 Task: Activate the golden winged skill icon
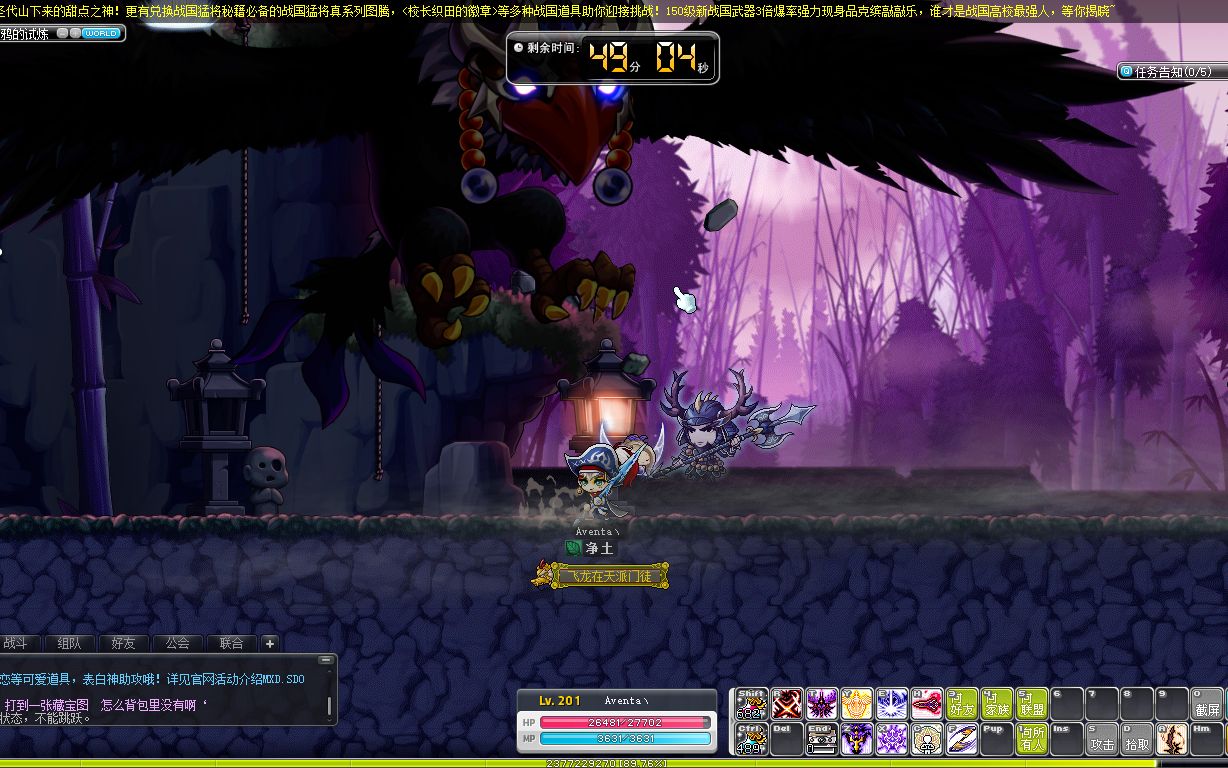[x=857, y=704]
